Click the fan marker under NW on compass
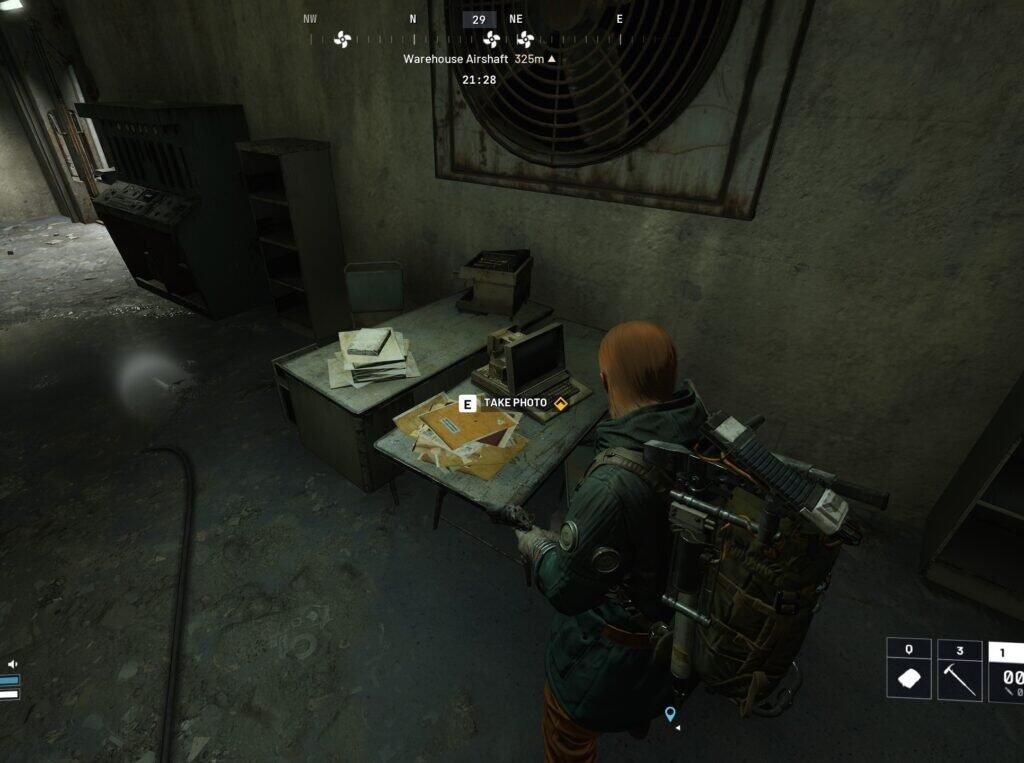Image resolution: width=1024 pixels, height=763 pixels. [x=342, y=40]
